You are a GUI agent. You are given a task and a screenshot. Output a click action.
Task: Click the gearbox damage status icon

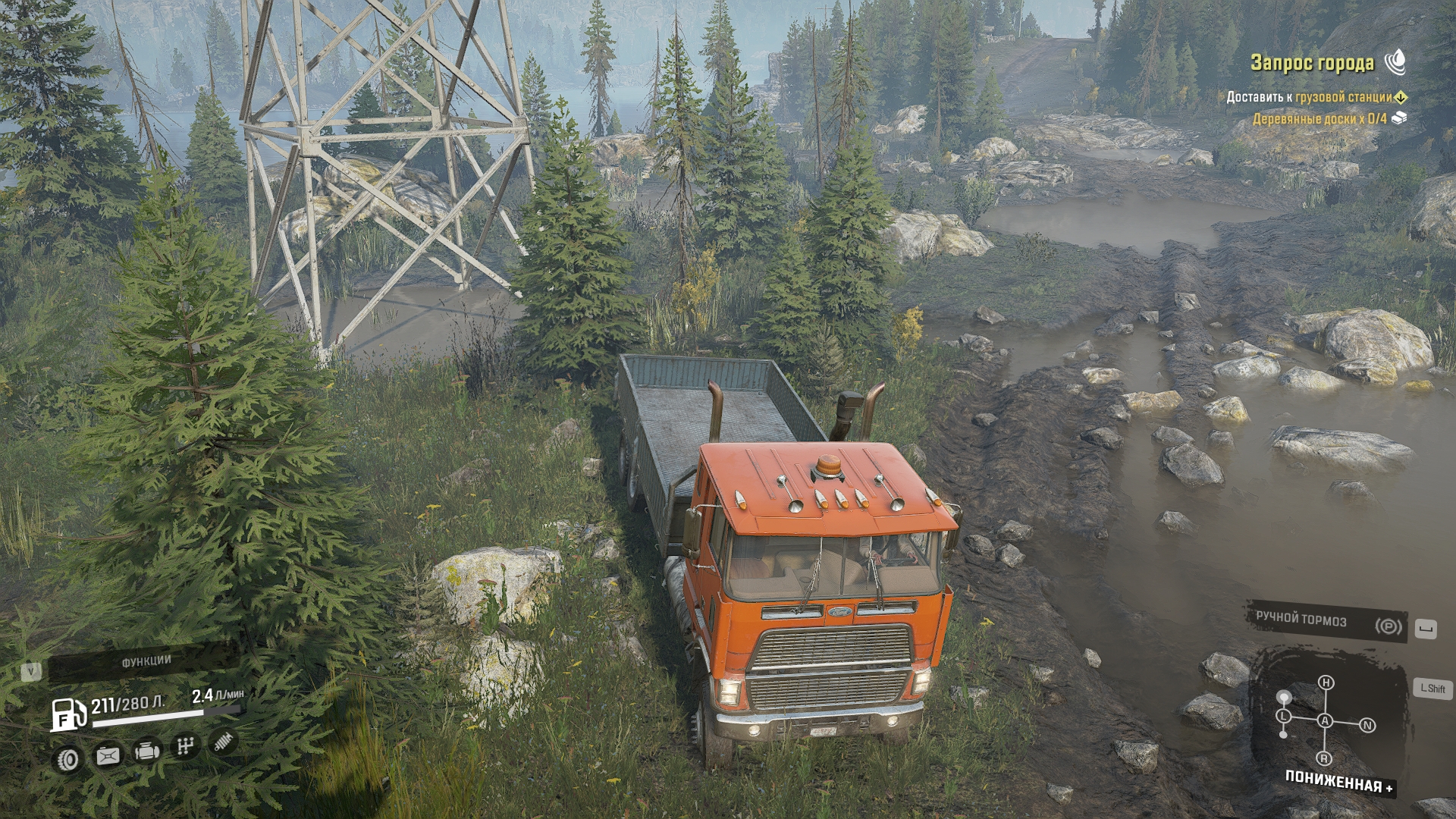(185, 746)
